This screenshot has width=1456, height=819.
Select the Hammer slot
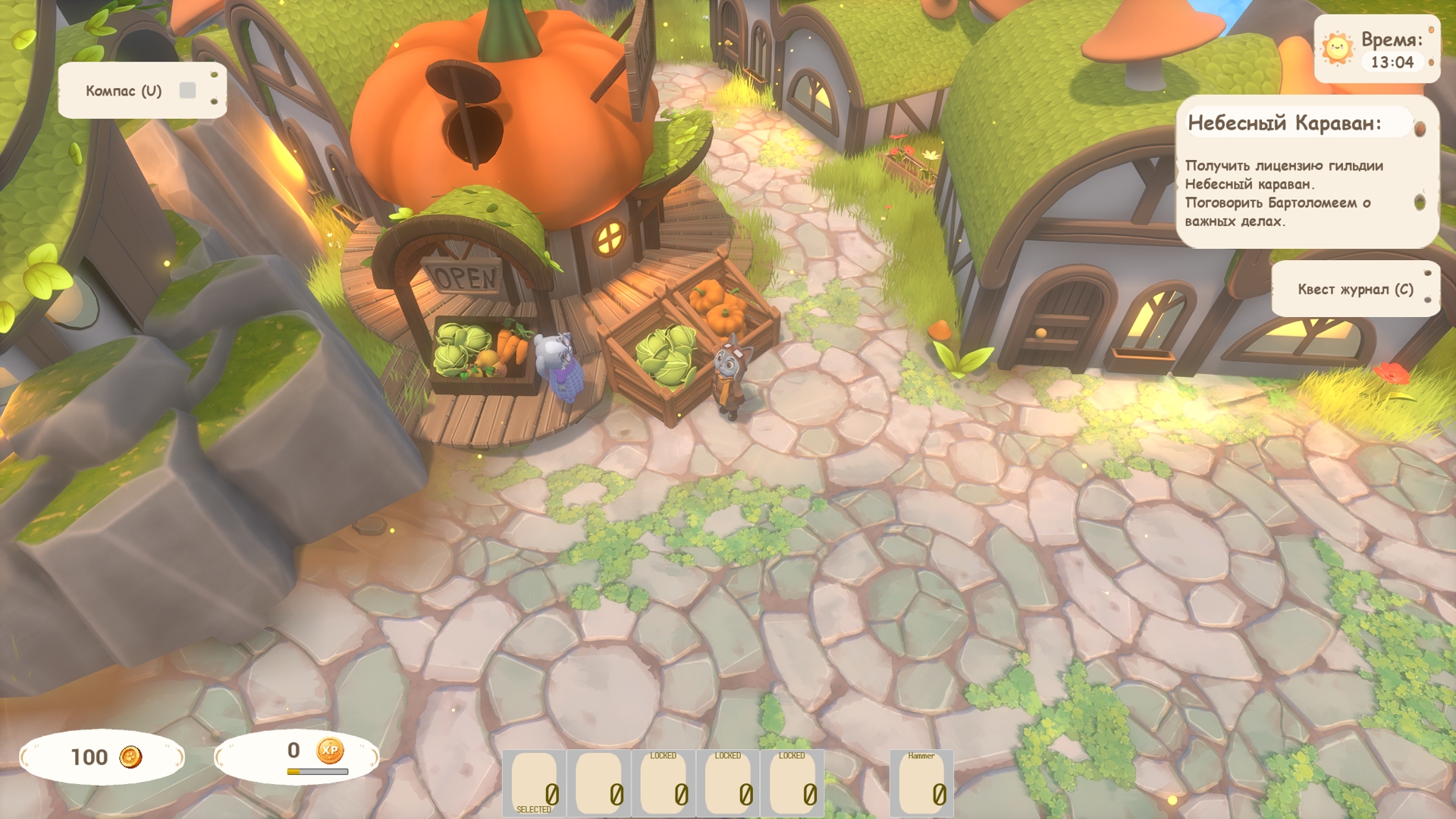coord(921,784)
